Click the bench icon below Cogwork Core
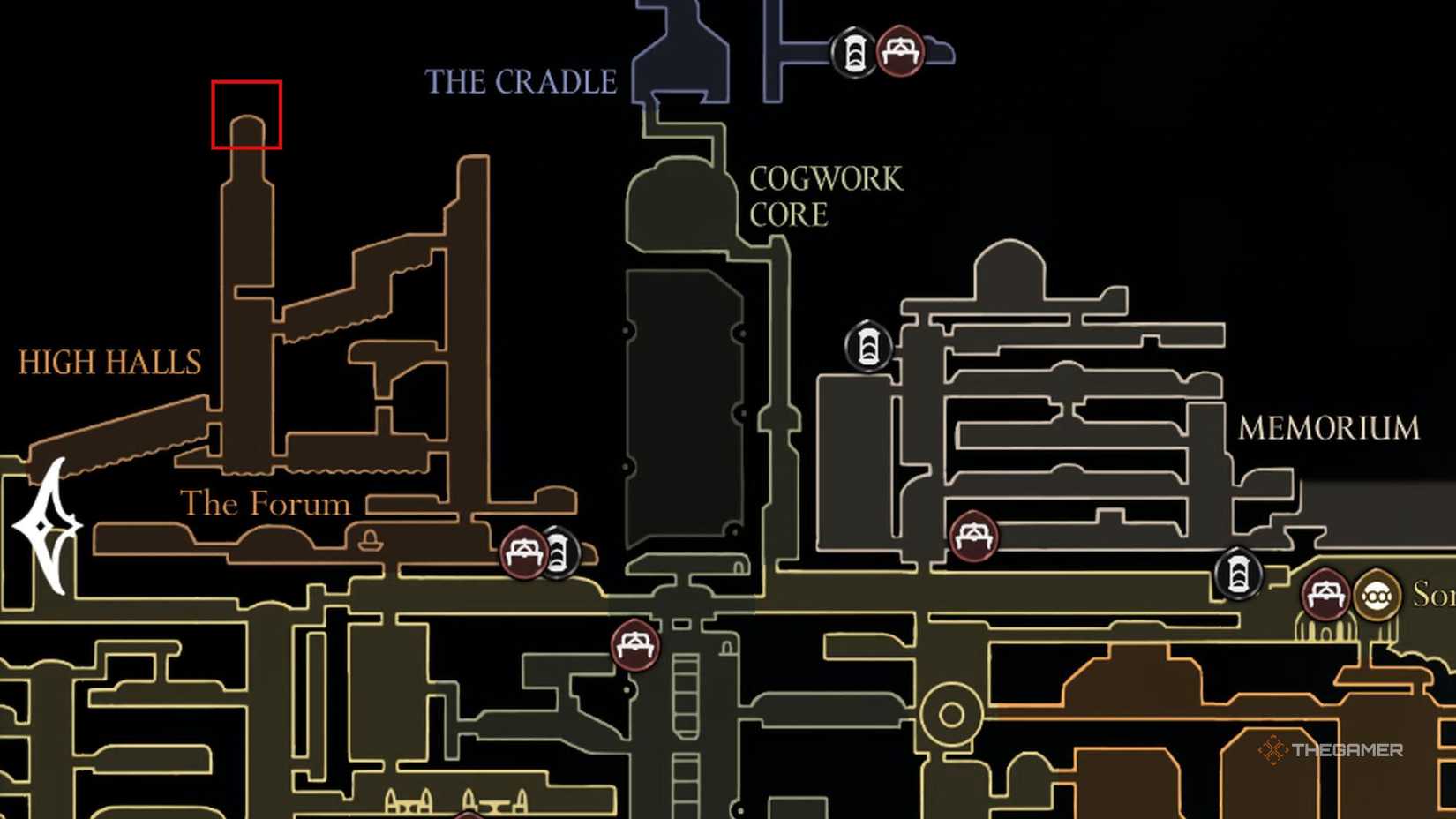This screenshot has width=1456, height=819. point(634,645)
